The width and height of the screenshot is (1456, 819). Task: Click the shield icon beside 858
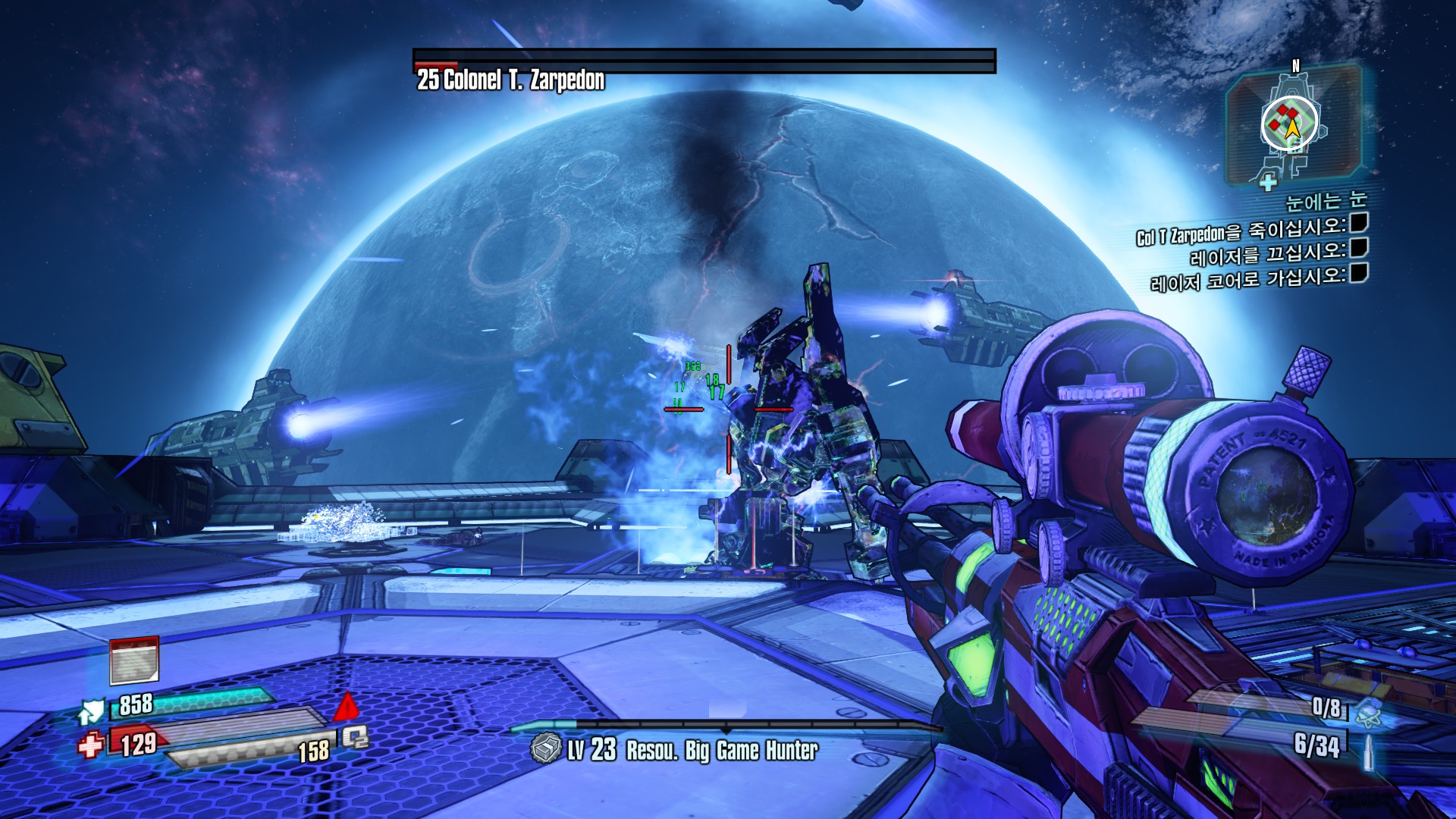pos(92,711)
